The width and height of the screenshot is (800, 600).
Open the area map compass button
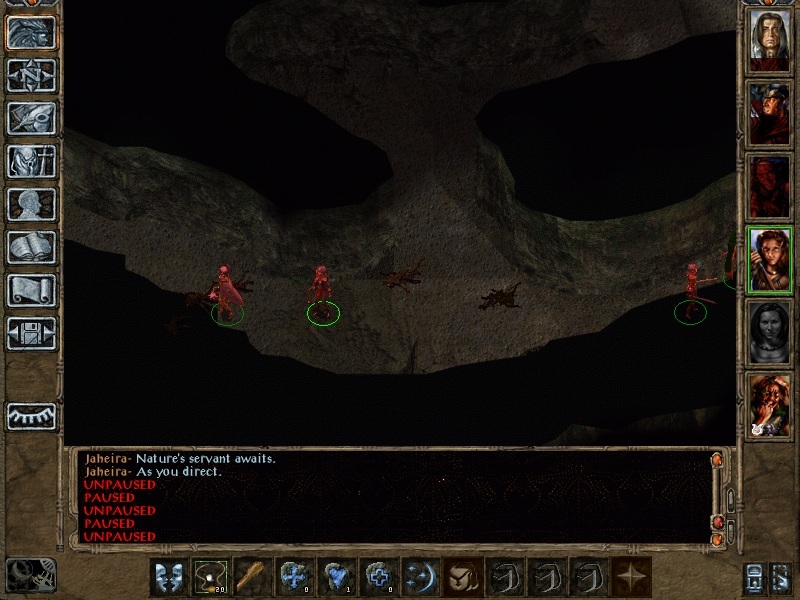click(x=31, y=75)
